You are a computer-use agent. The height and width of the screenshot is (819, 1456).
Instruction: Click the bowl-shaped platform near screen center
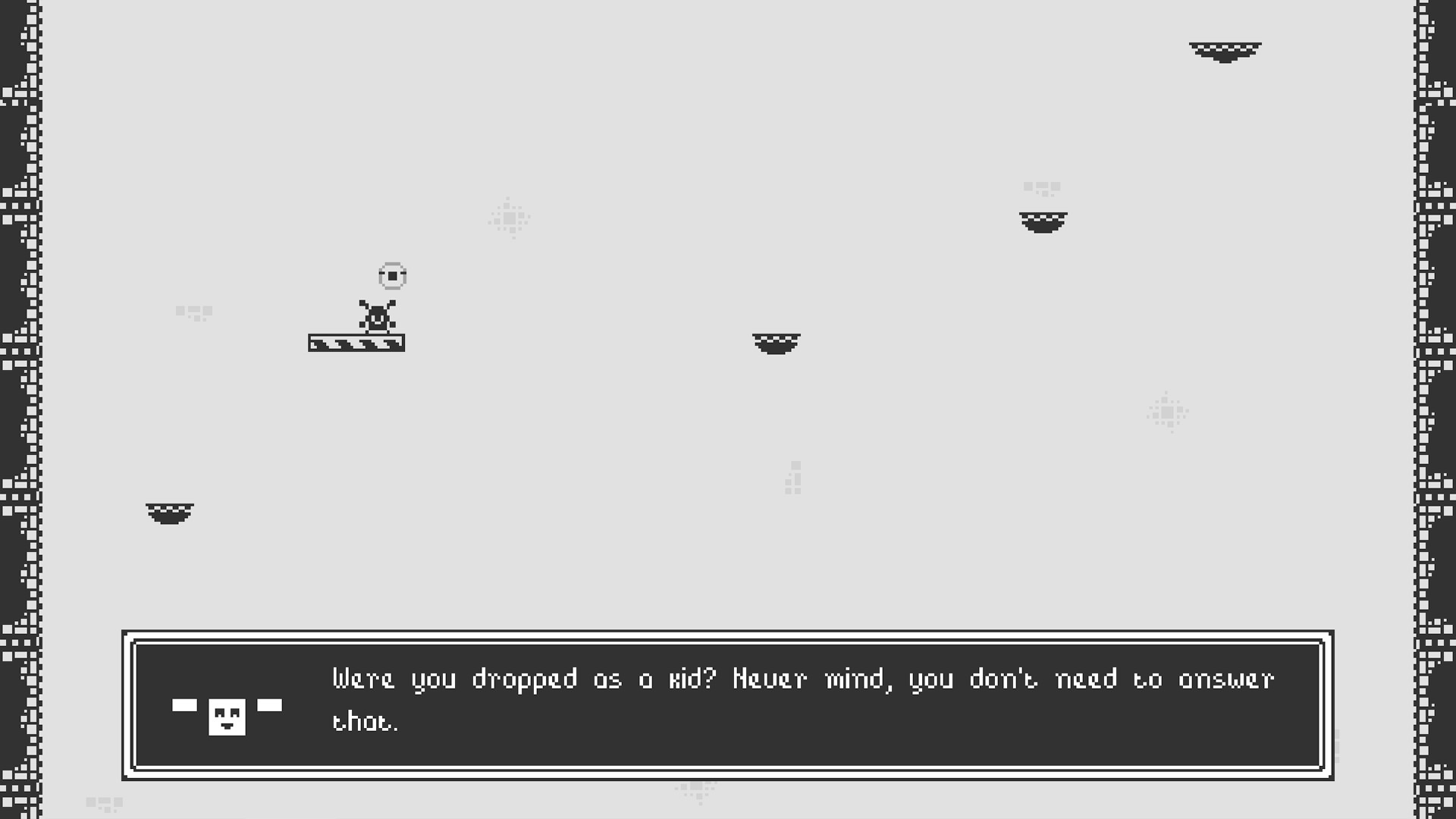click(x=776, y=345)
